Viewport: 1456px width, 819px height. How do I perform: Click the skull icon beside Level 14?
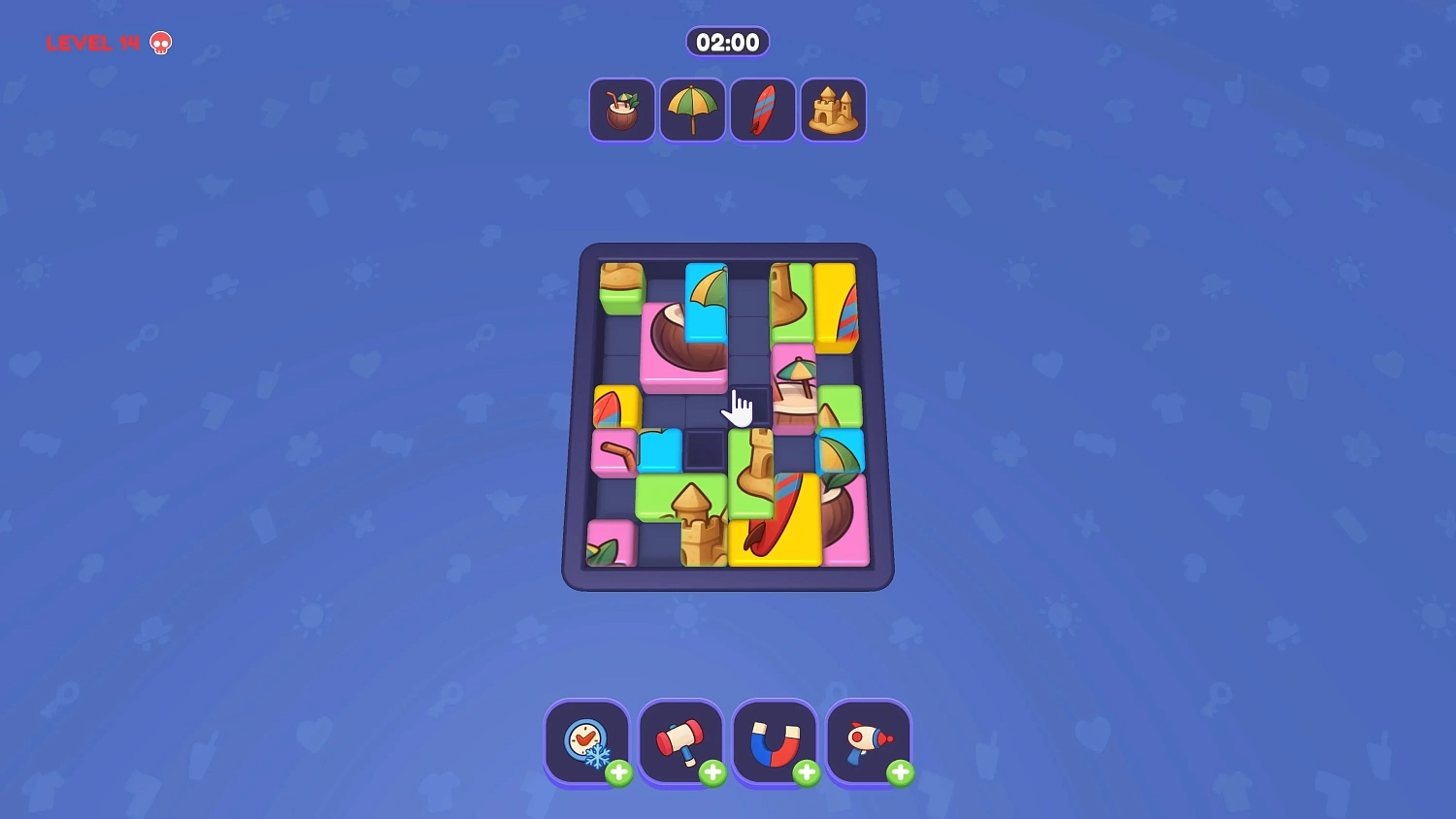pos(158,42)
